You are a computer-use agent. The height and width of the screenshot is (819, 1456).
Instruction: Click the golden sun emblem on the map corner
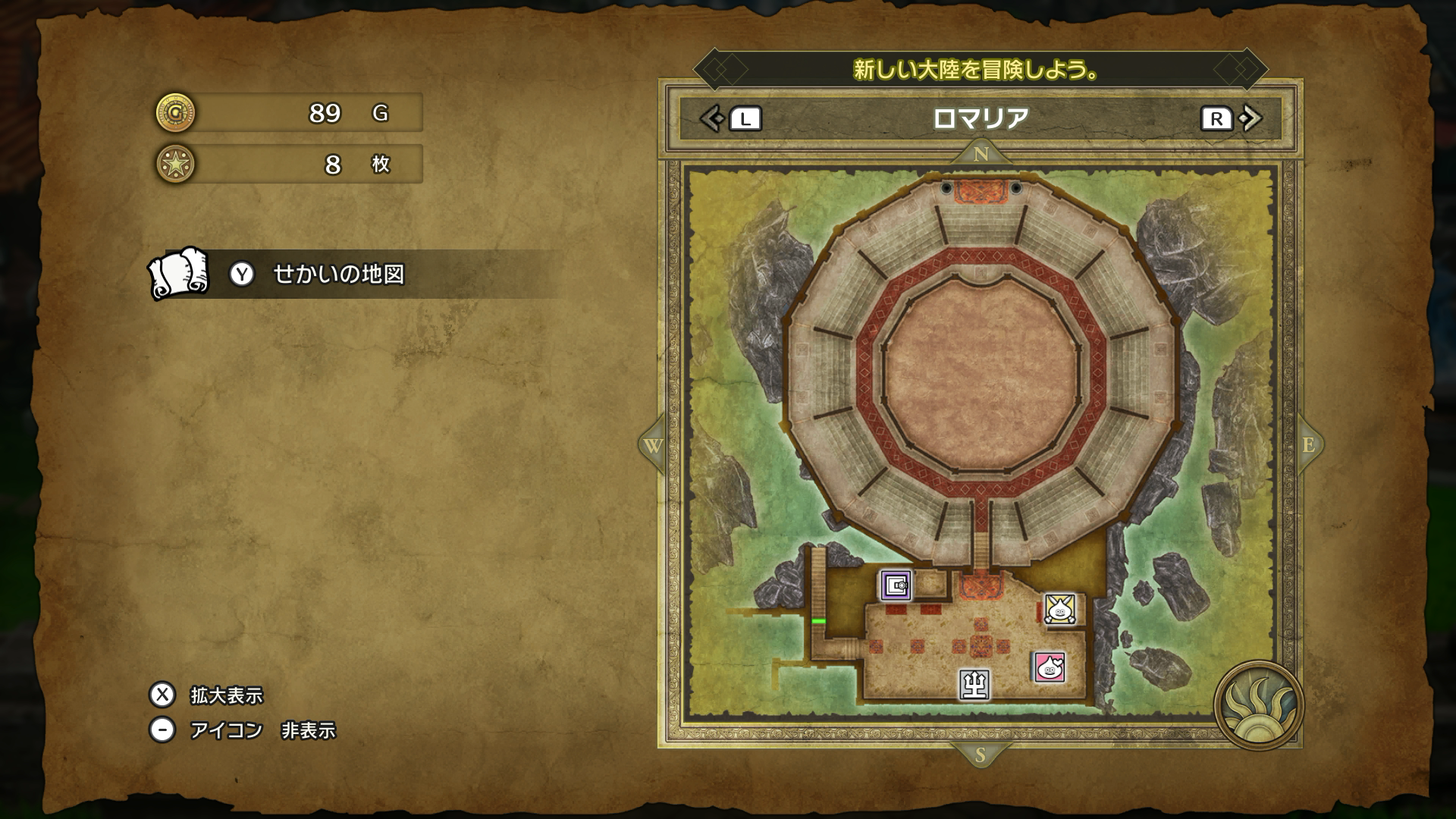1257,705
